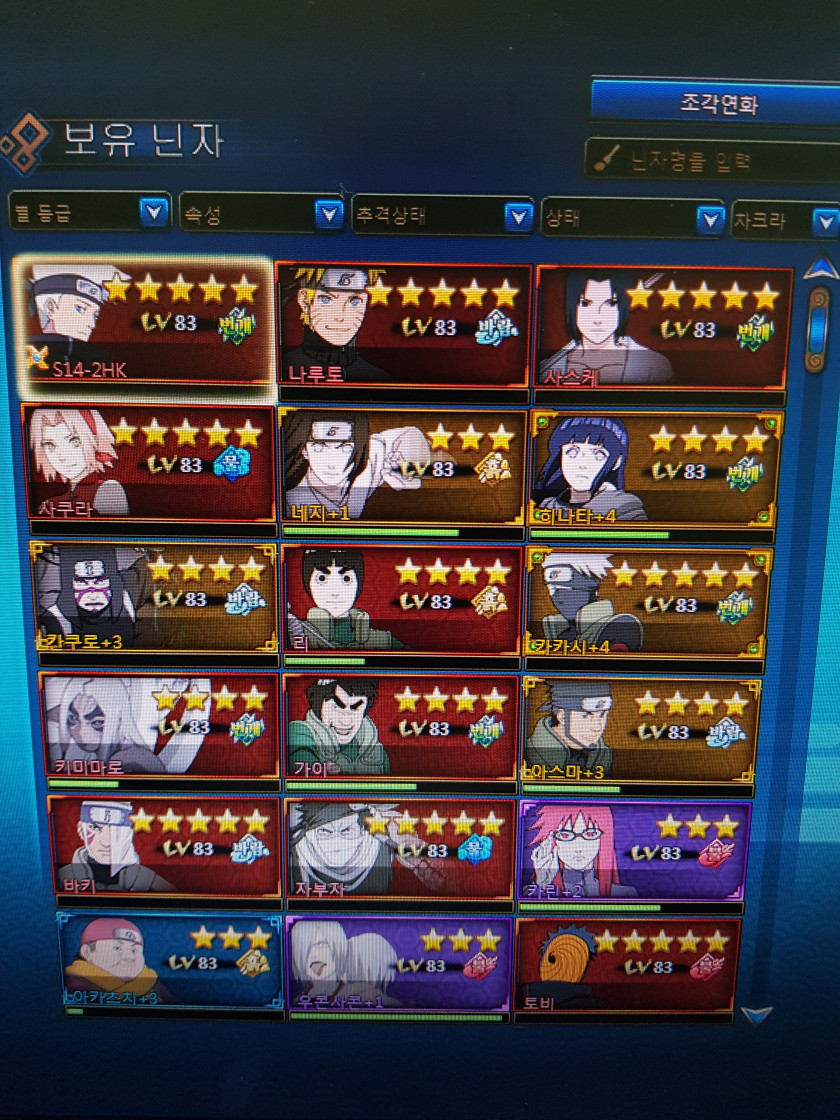The image size is (840, 1120).
Task: Choose the 자부자 ninja card
Action: (398, 850)
